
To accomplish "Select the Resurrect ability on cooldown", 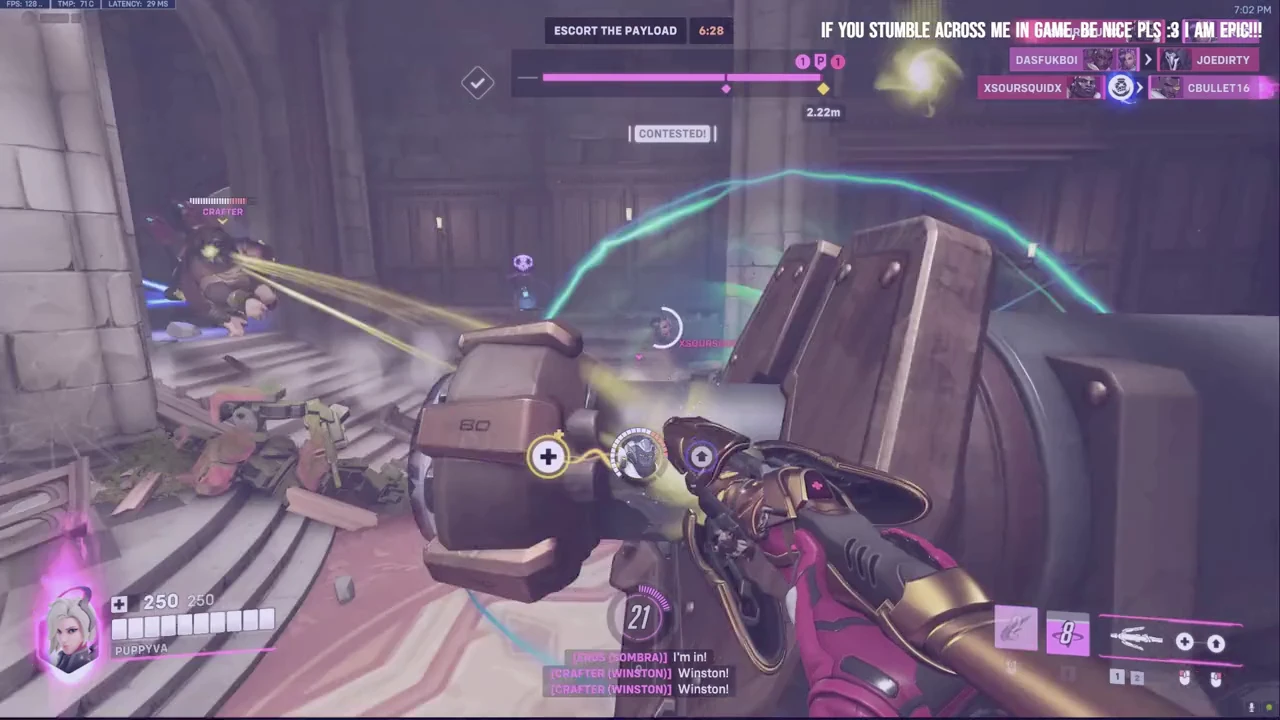I will (1066, 635).
